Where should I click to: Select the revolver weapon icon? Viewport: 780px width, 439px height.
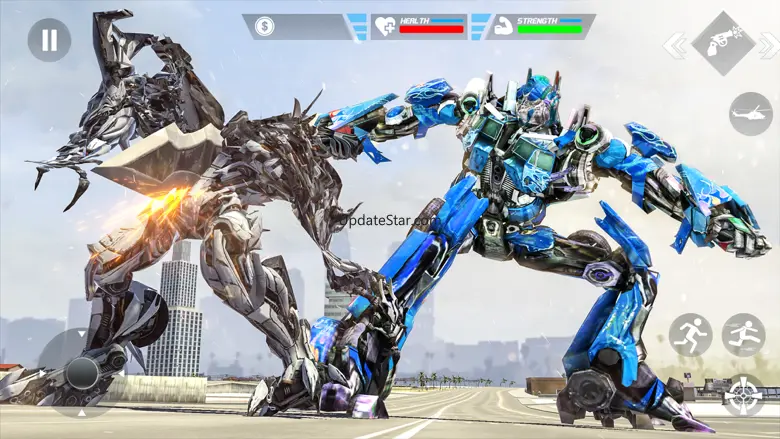tap(722, 43)
